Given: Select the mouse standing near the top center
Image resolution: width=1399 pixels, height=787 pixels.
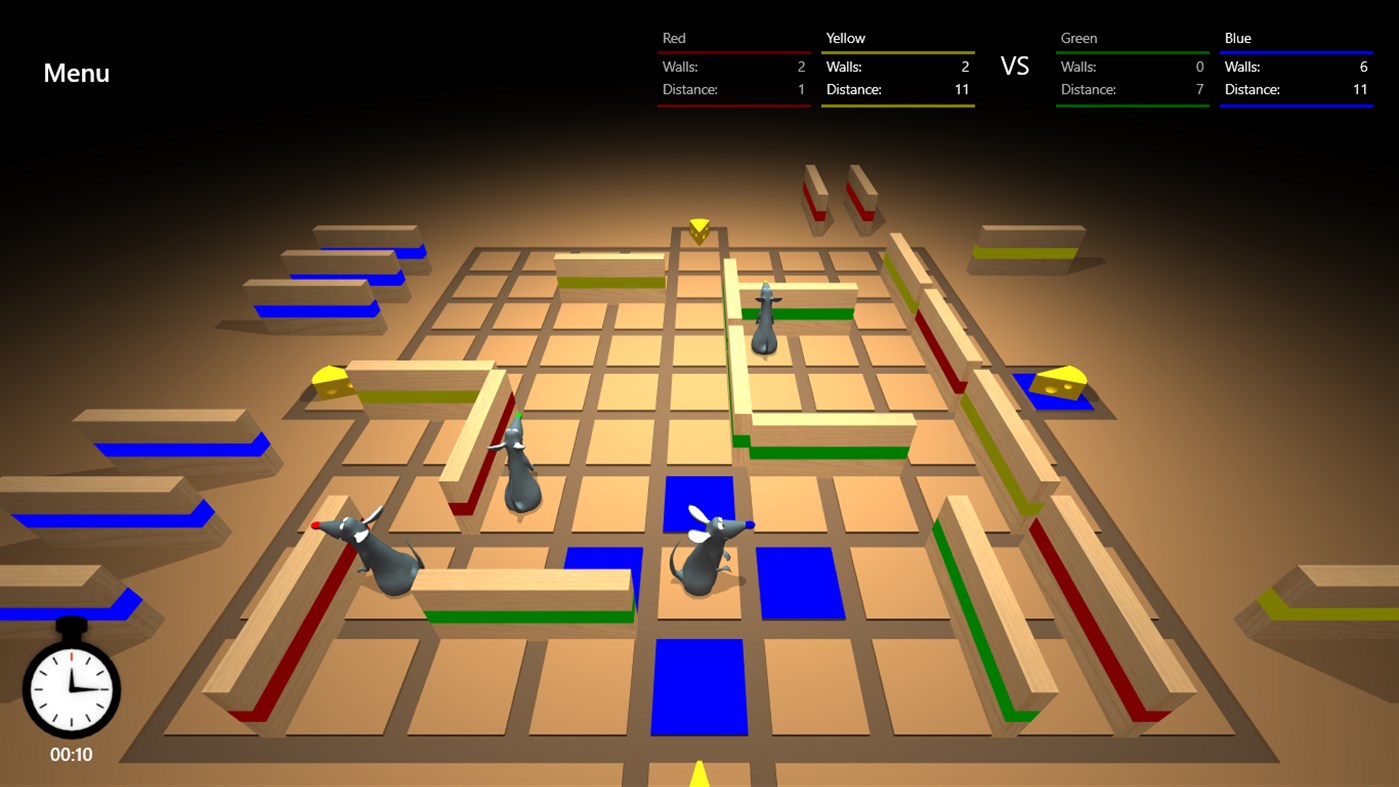Looking at the screenshot, I should [764, 320].
